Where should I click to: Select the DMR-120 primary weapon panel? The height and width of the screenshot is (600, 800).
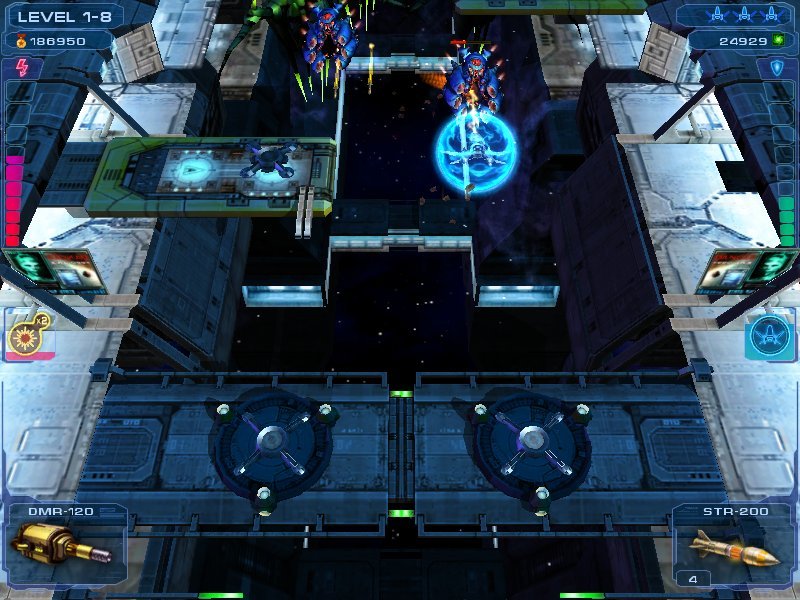(x=62, y=545)
